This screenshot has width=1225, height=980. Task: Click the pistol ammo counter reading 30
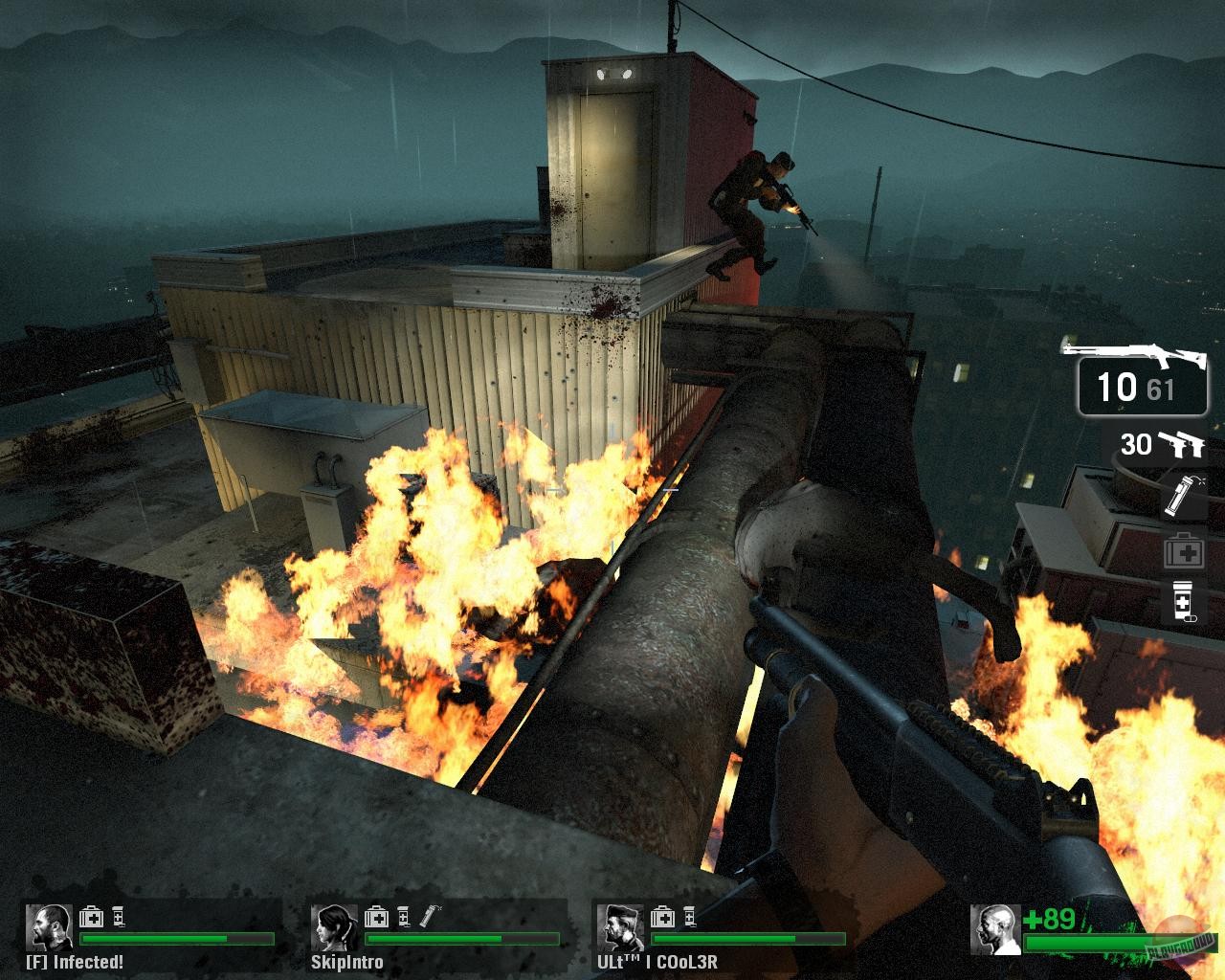1135,444
